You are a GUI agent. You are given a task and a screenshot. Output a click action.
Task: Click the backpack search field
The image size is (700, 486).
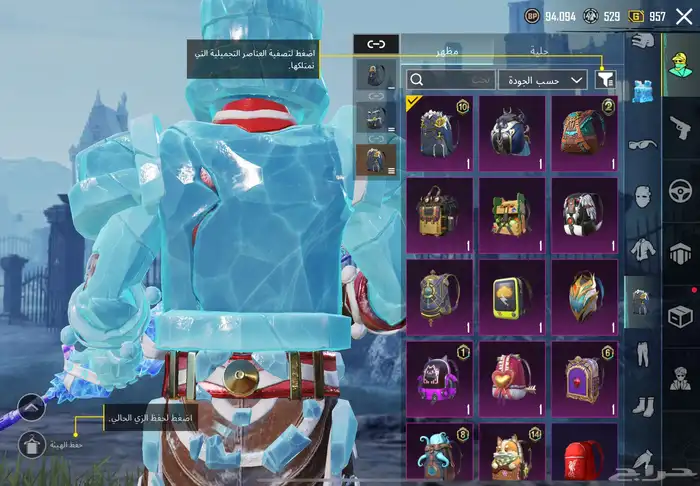pyautogui.click(x=449, y=79)
